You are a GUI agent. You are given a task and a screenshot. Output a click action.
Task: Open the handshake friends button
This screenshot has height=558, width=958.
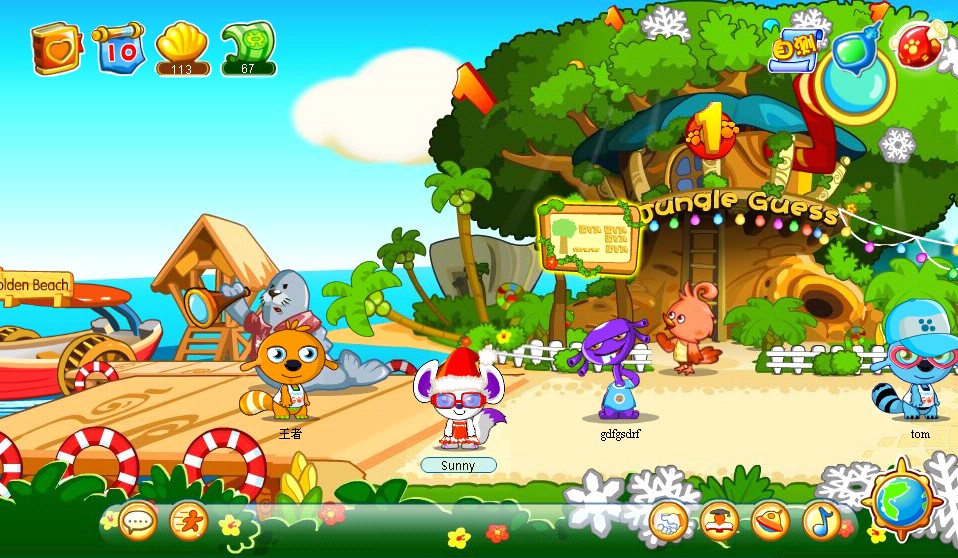click(667, 521)
